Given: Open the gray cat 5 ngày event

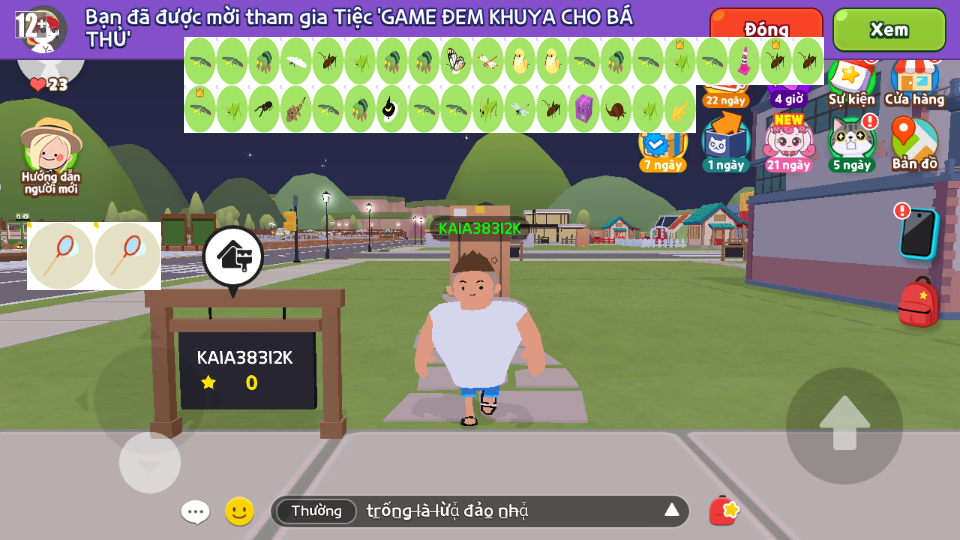Looking at the screenshot, I should coord(851,143).
